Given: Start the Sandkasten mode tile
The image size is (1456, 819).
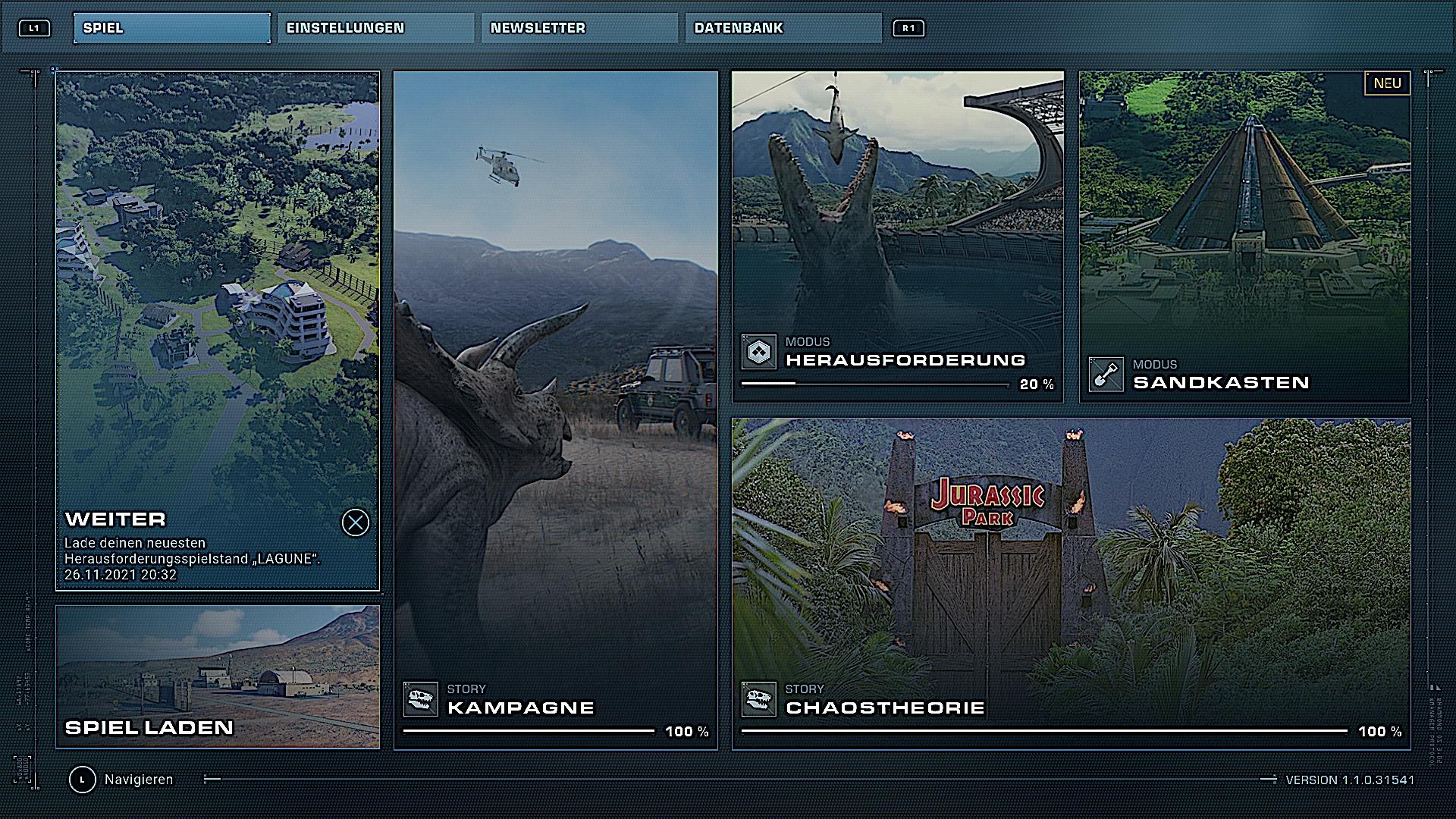Looking at the screenshot, I should pyautogui.click(x=1244, y=237).
